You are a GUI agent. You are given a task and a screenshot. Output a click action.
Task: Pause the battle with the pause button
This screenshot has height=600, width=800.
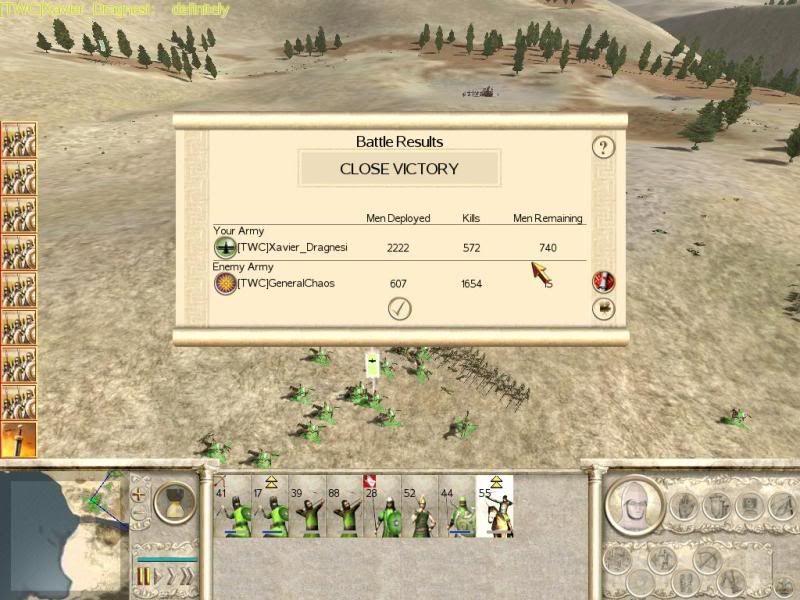pos(143,576)
